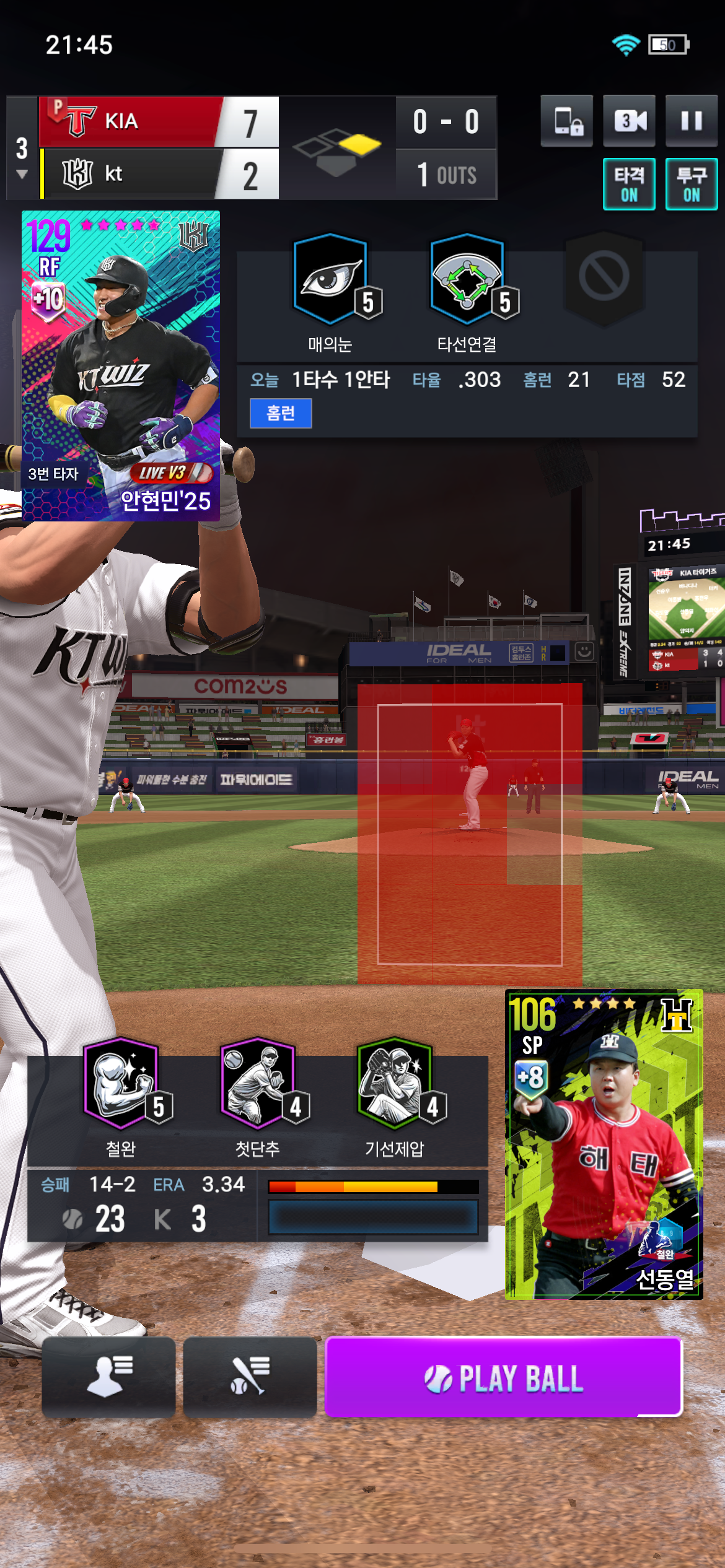The height and width of the screenshot is (1568, 725).
Task: Inspect the 첫단추 pitcher skill
Action: (258, 1084)
